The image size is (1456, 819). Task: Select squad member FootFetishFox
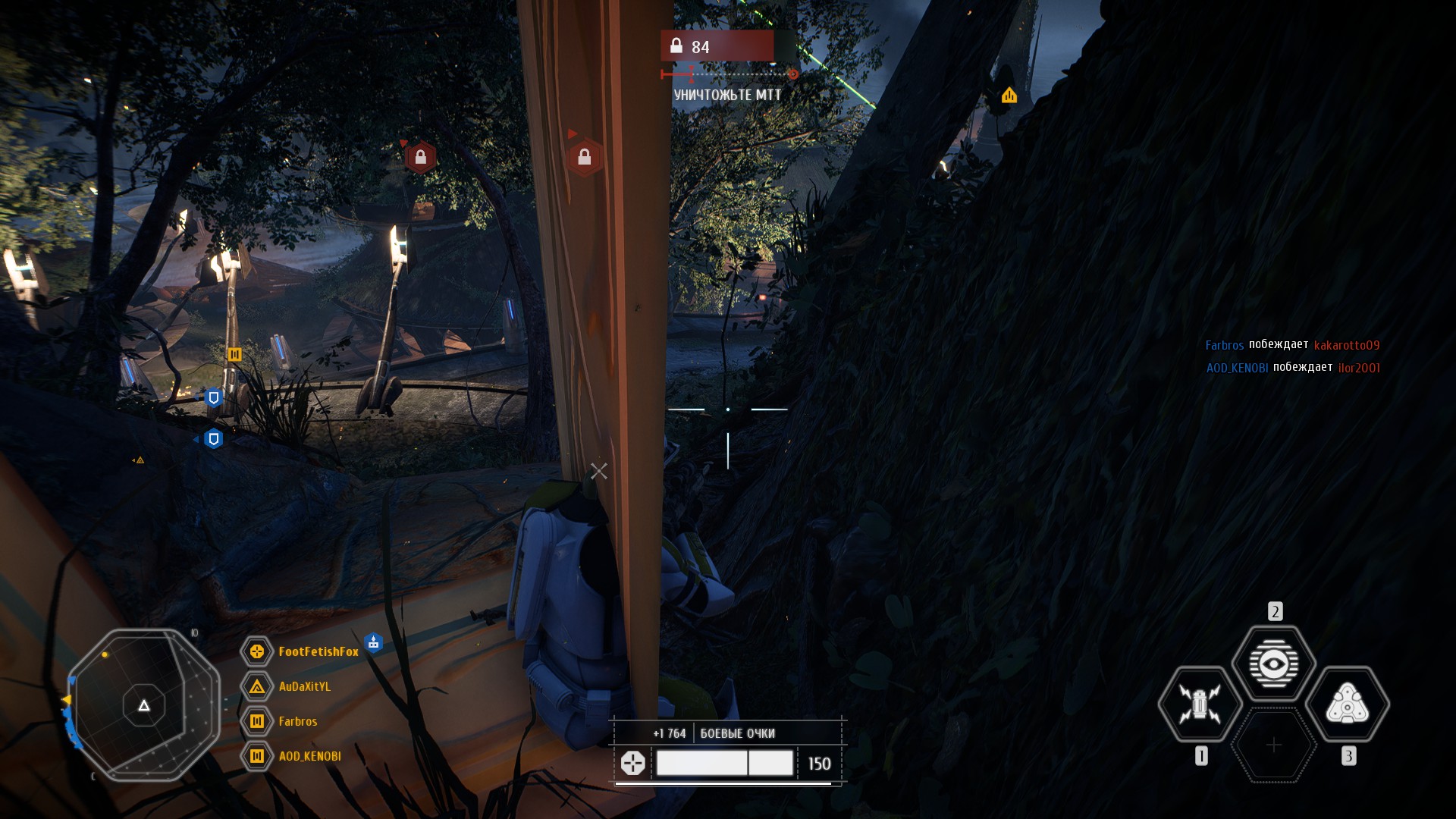coord(318,651)
